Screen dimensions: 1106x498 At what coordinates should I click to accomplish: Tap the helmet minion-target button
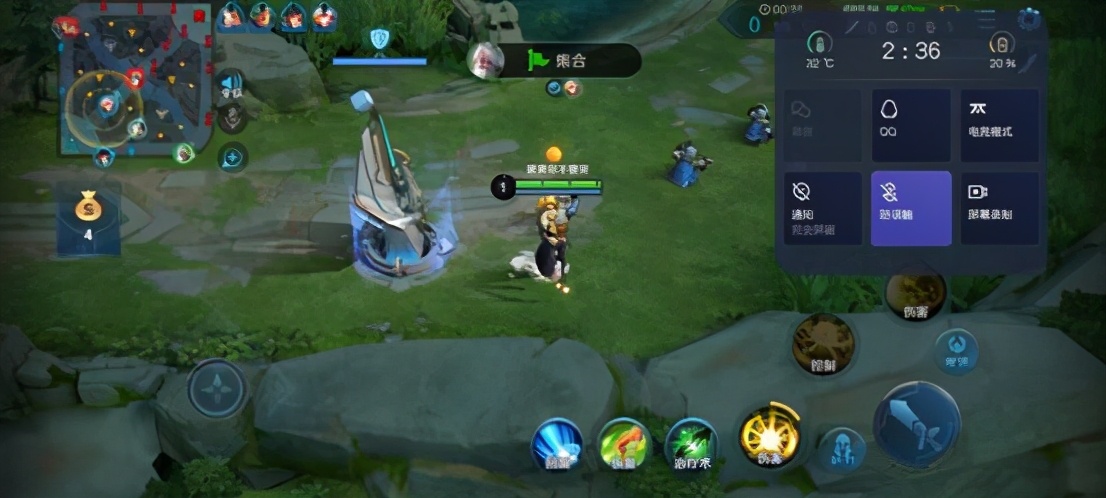[x=841, y=449]
